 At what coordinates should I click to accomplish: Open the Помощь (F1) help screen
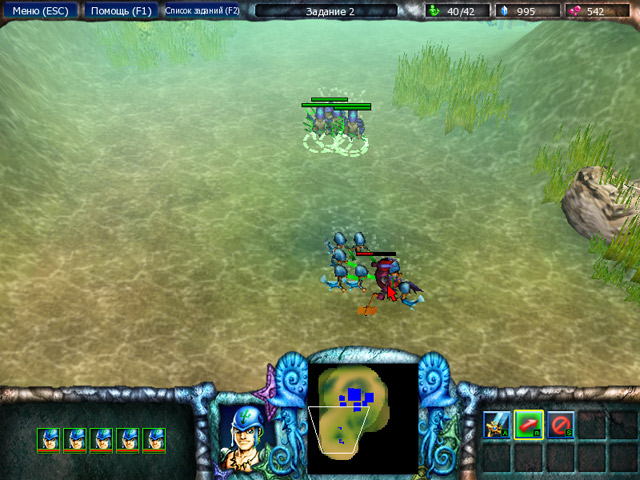click(x=118, y=11)
